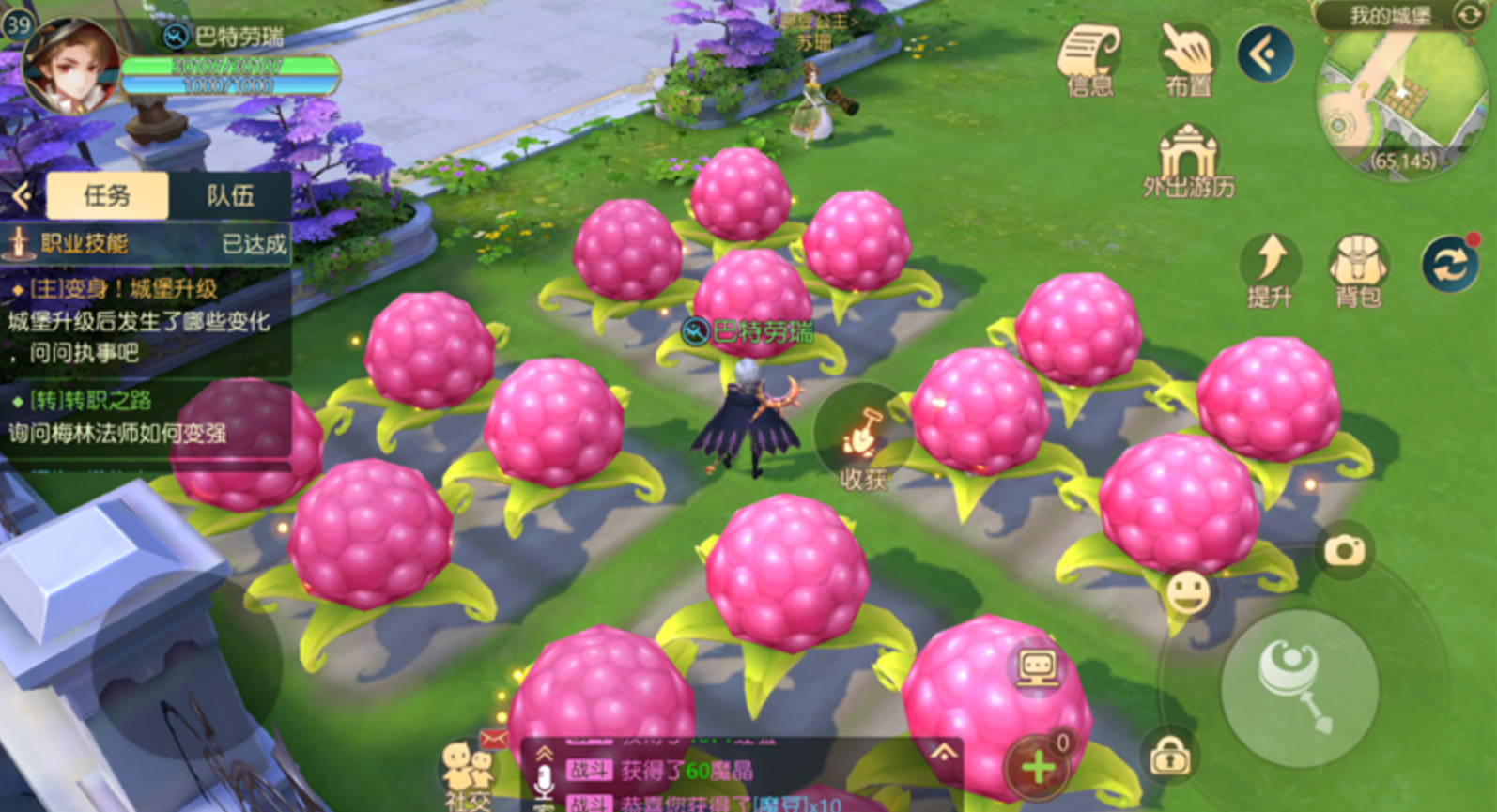The width and height of the screenshot is (1497, 812).
Task: Open the 布置 layout mode
Action: (x=1187, y=58)
